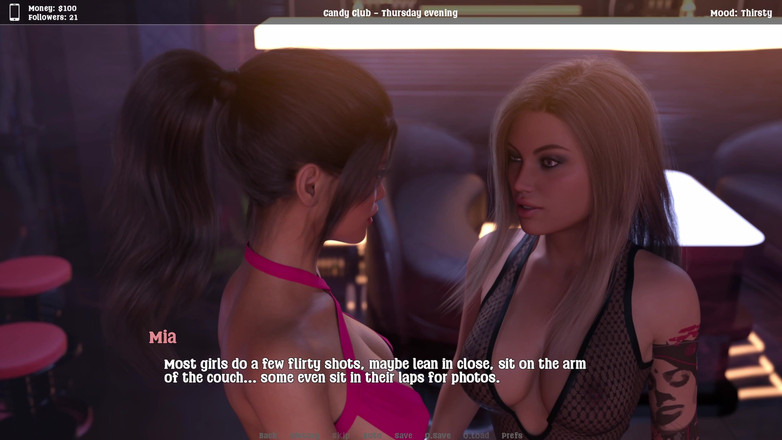Open the dialogue History
The width and height of the screenshot is (782, 440).
point(304,436)
